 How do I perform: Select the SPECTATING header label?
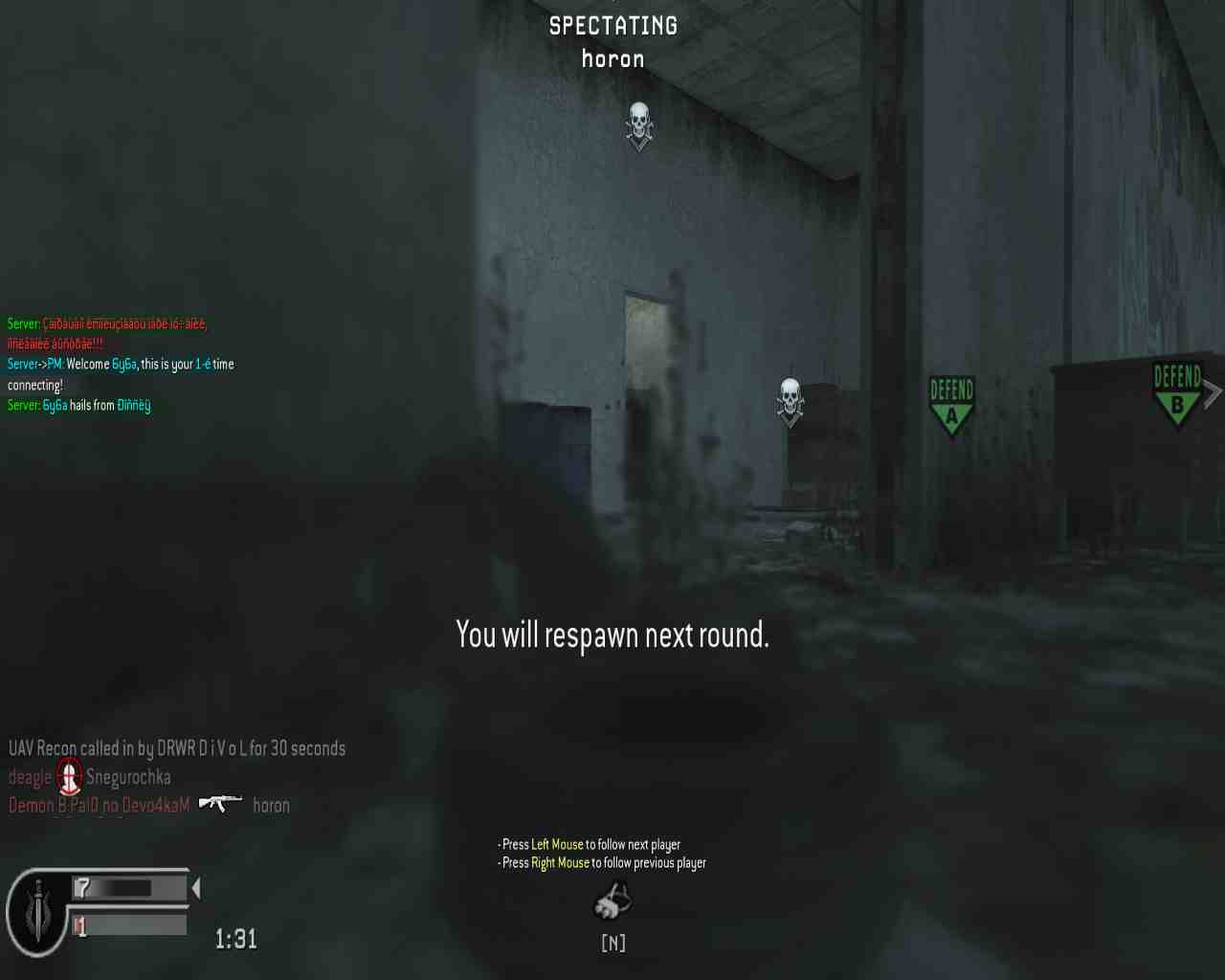point(612,26)
